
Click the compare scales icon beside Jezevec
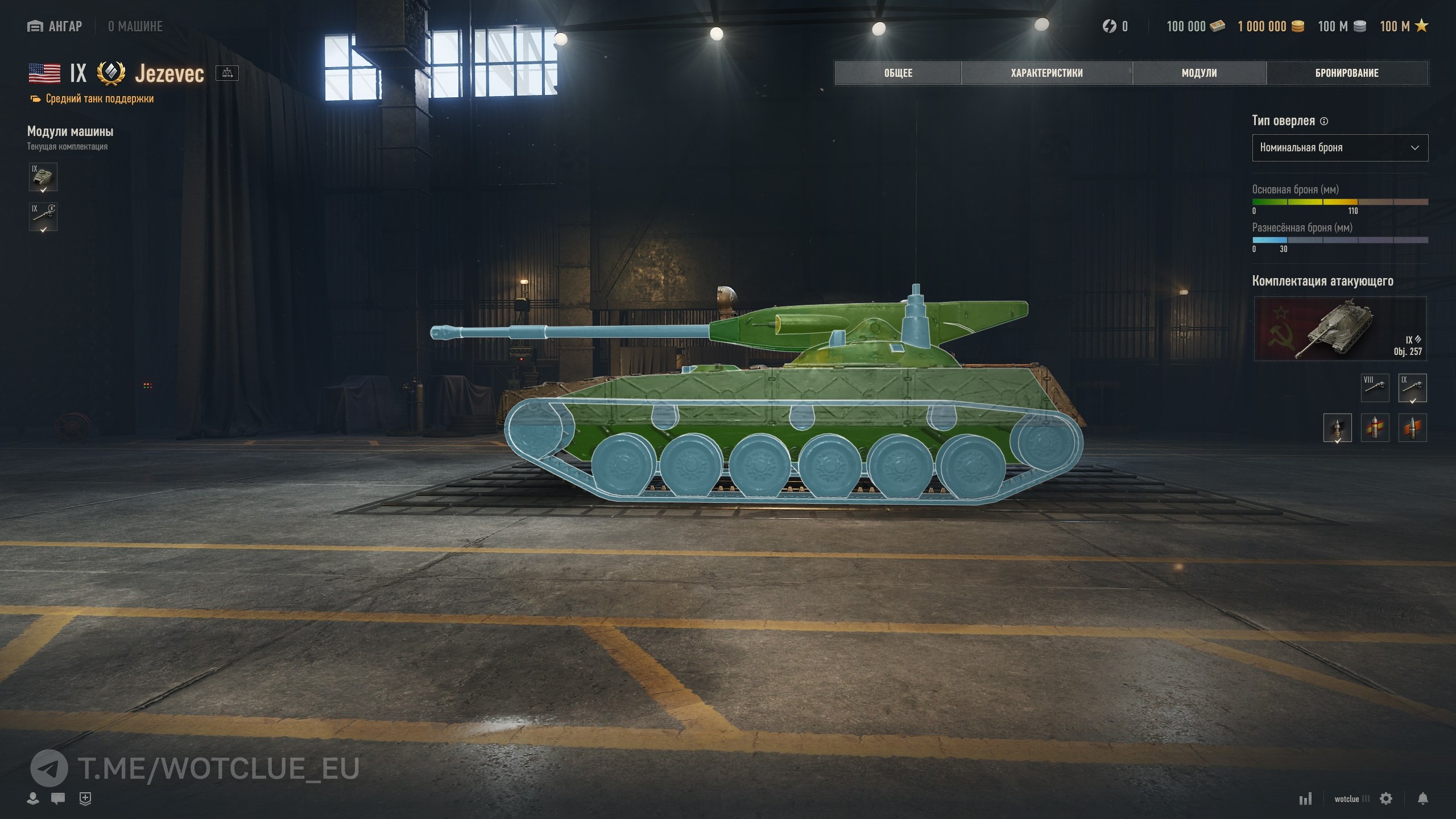[x=227, y=73]
